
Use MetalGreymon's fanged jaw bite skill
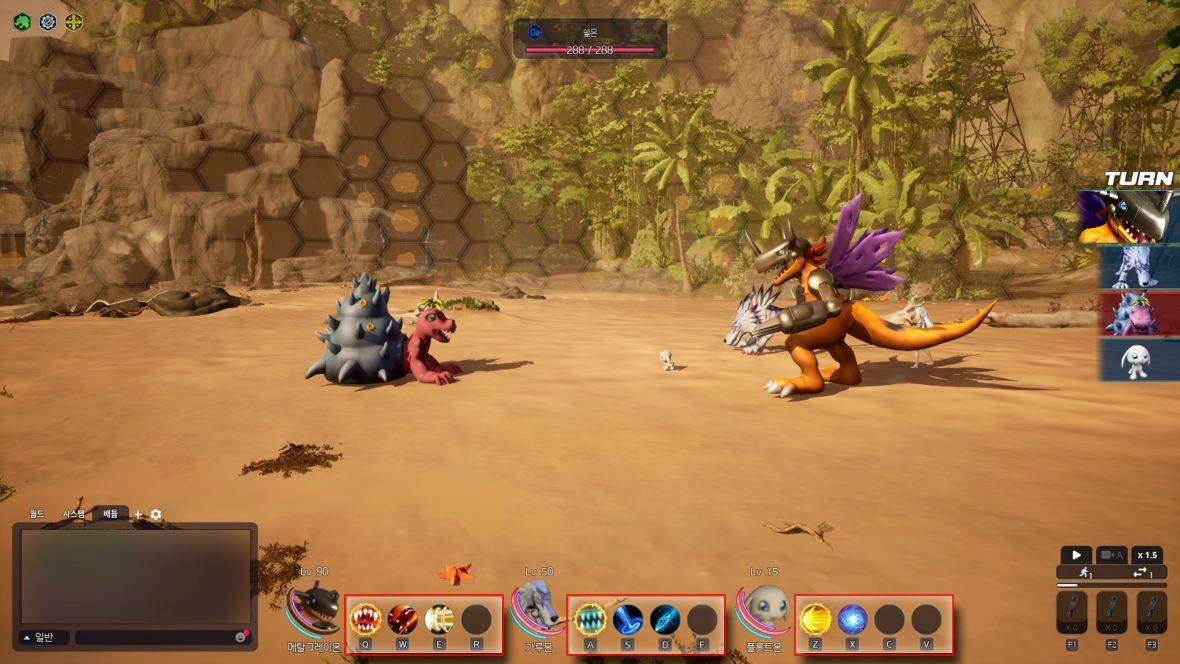tap(365, 619)
